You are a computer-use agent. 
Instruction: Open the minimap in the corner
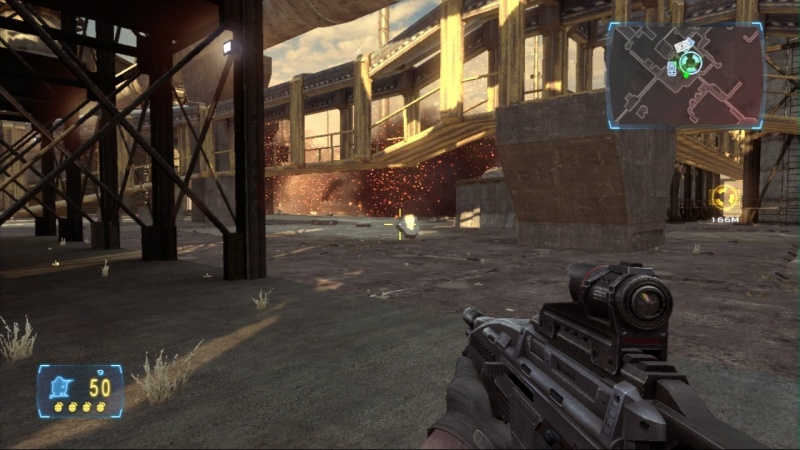tap(684, 75)
